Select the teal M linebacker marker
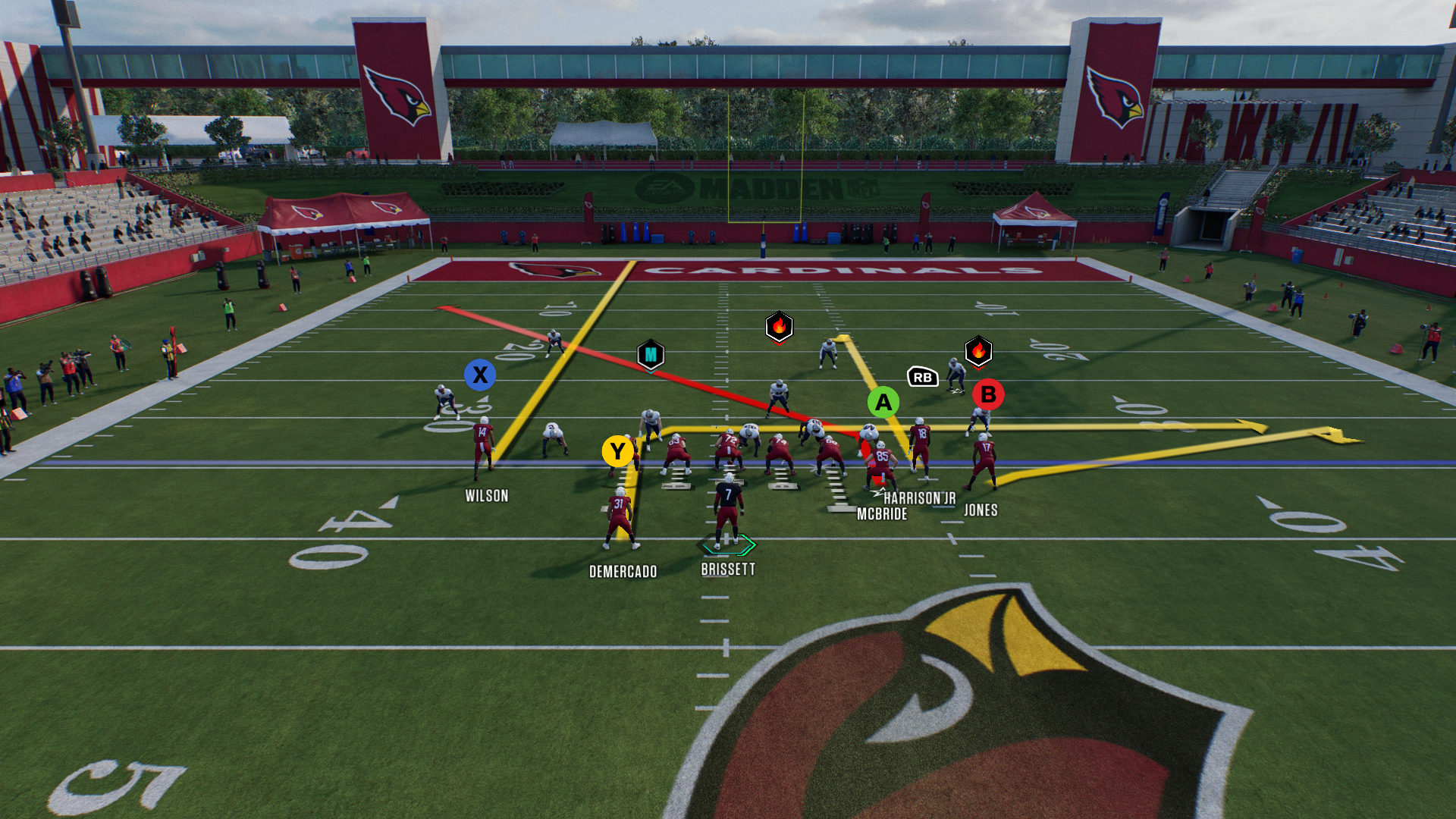This screenshot has width=1456, height=819. click(651, 354)
